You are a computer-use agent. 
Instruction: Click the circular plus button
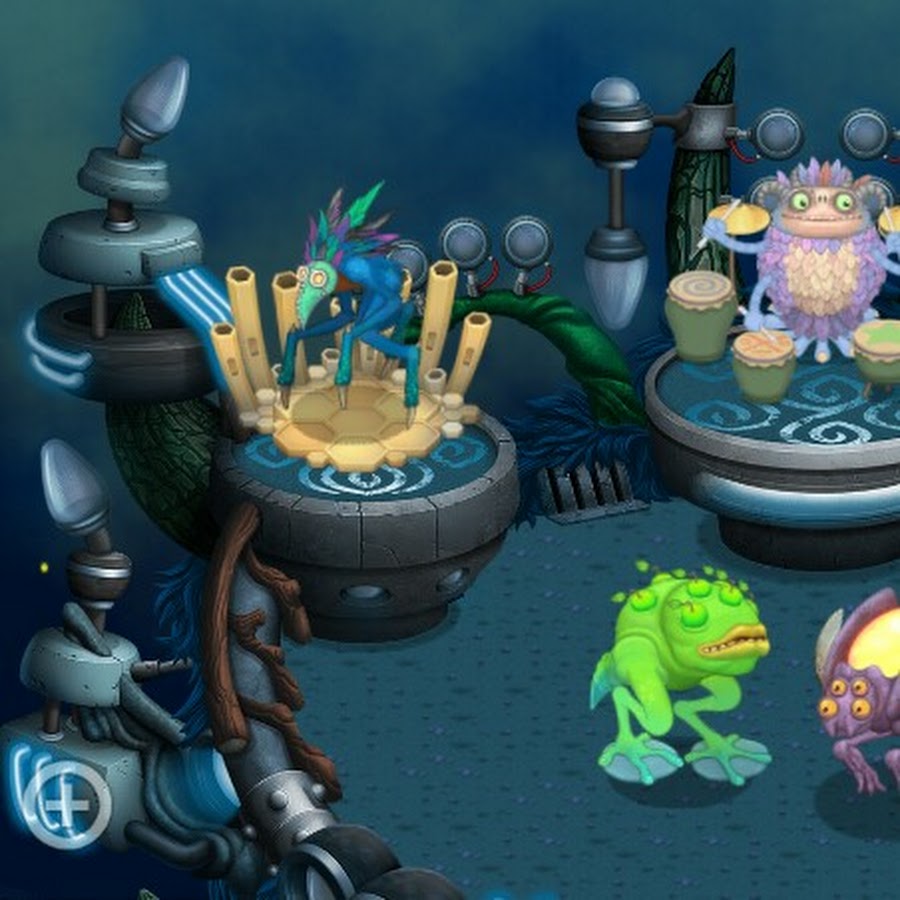point(69,805)
